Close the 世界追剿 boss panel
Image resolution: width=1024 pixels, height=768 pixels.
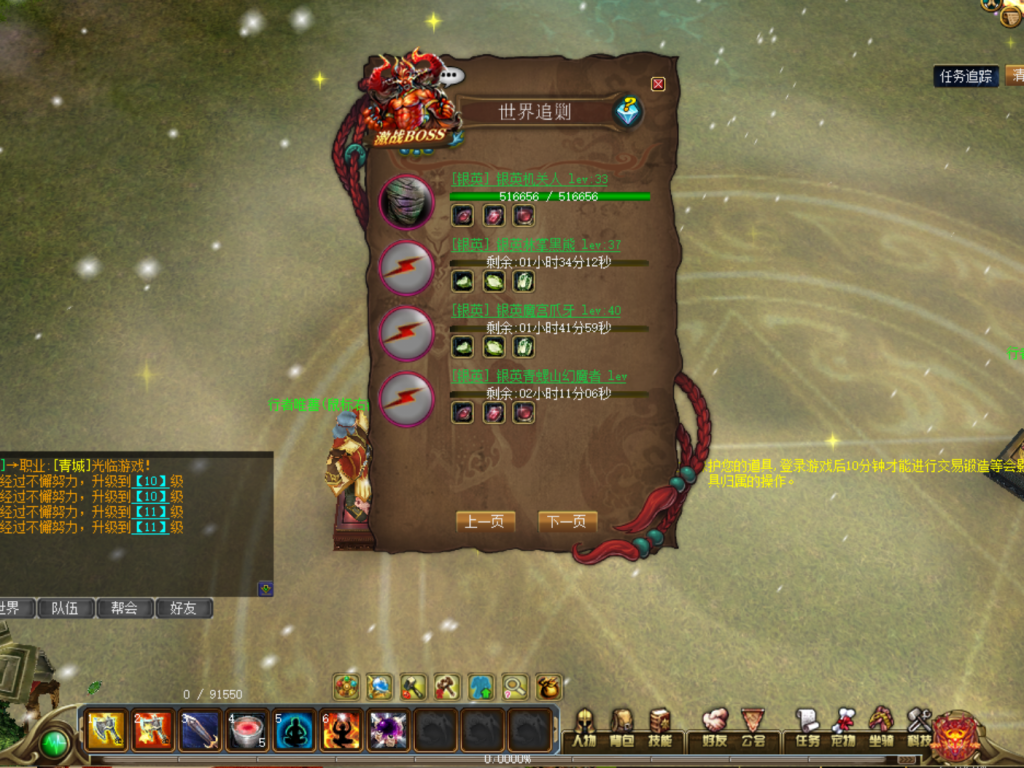[x=658, y=84]
